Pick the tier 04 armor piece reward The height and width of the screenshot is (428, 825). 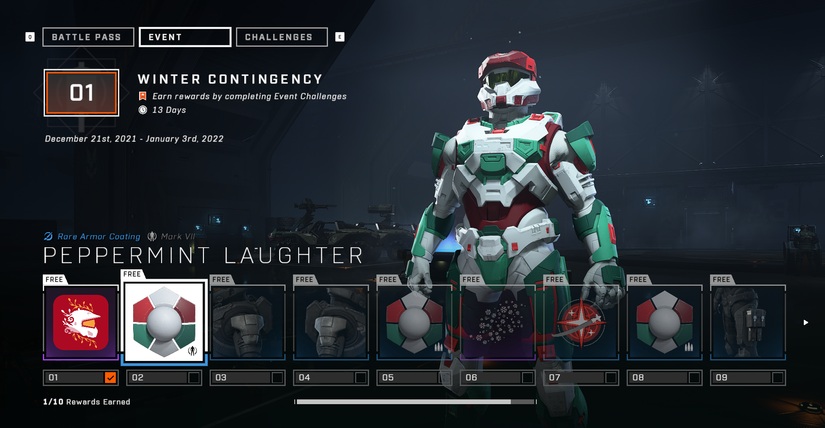[x=331, y=323]
